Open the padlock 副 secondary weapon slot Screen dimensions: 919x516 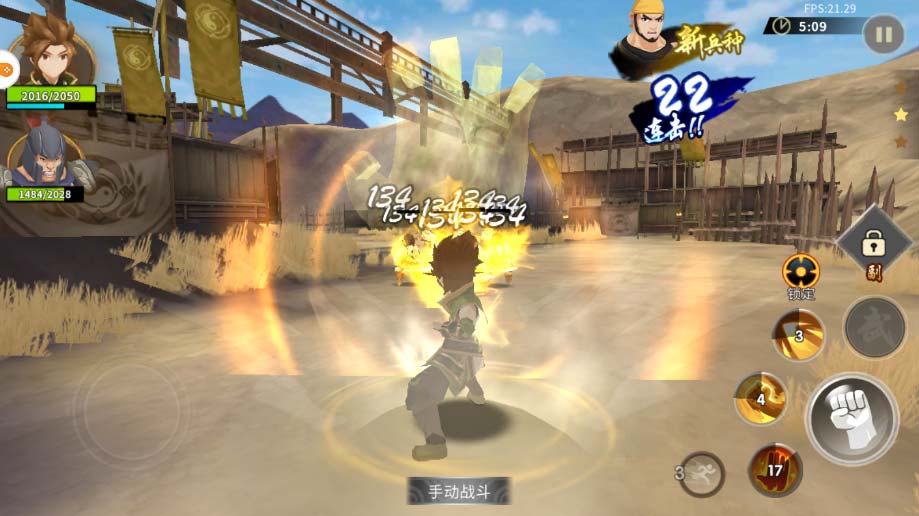(x=874, y=243)
